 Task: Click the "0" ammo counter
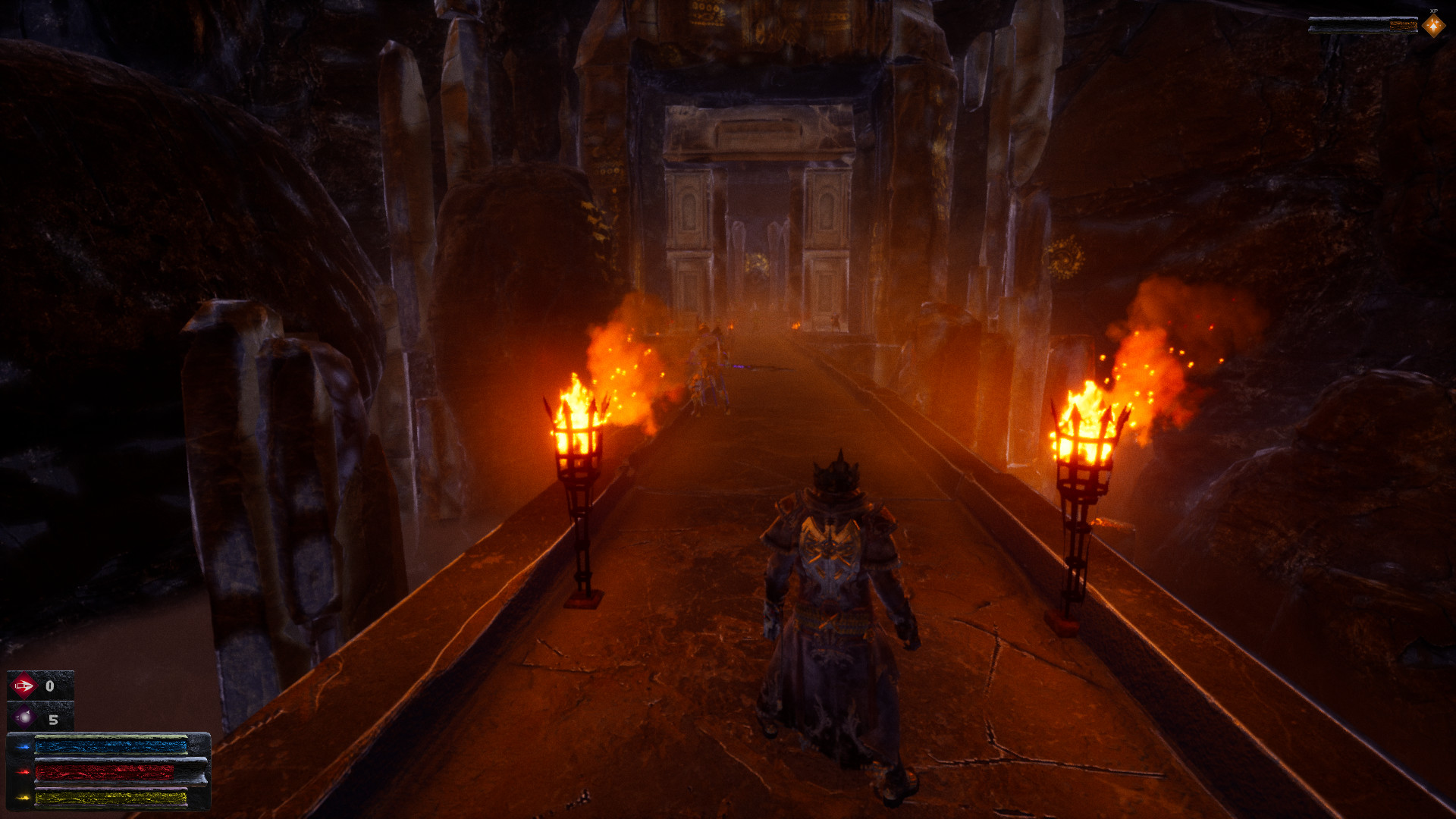[x=49, y=686]
